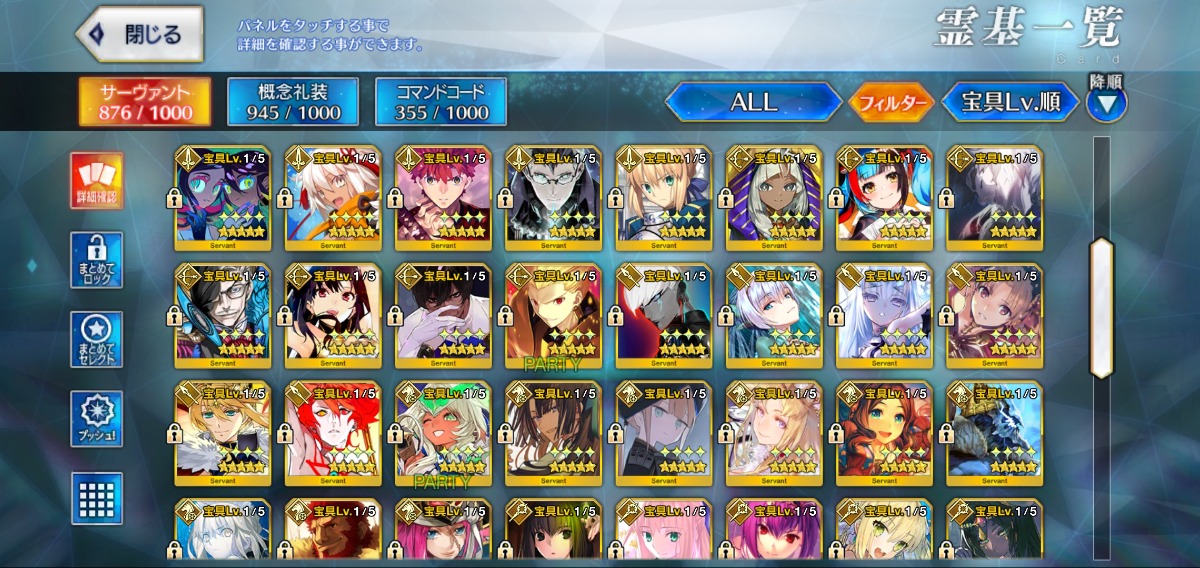Pick the golden-armored servant marked PARTY
Image resolution: width=1200 pixels, height=568 pixels.
553,317
